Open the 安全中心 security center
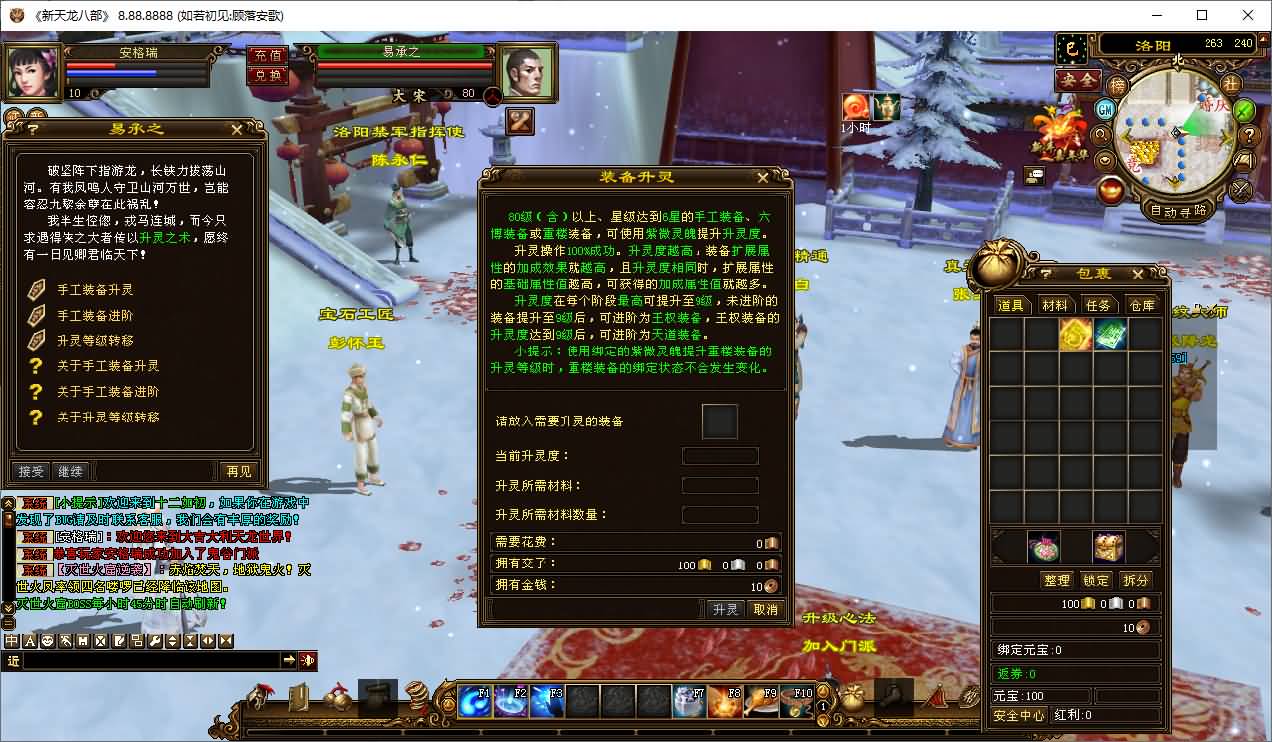1272x742 pixels. [x=1018, y=715]
